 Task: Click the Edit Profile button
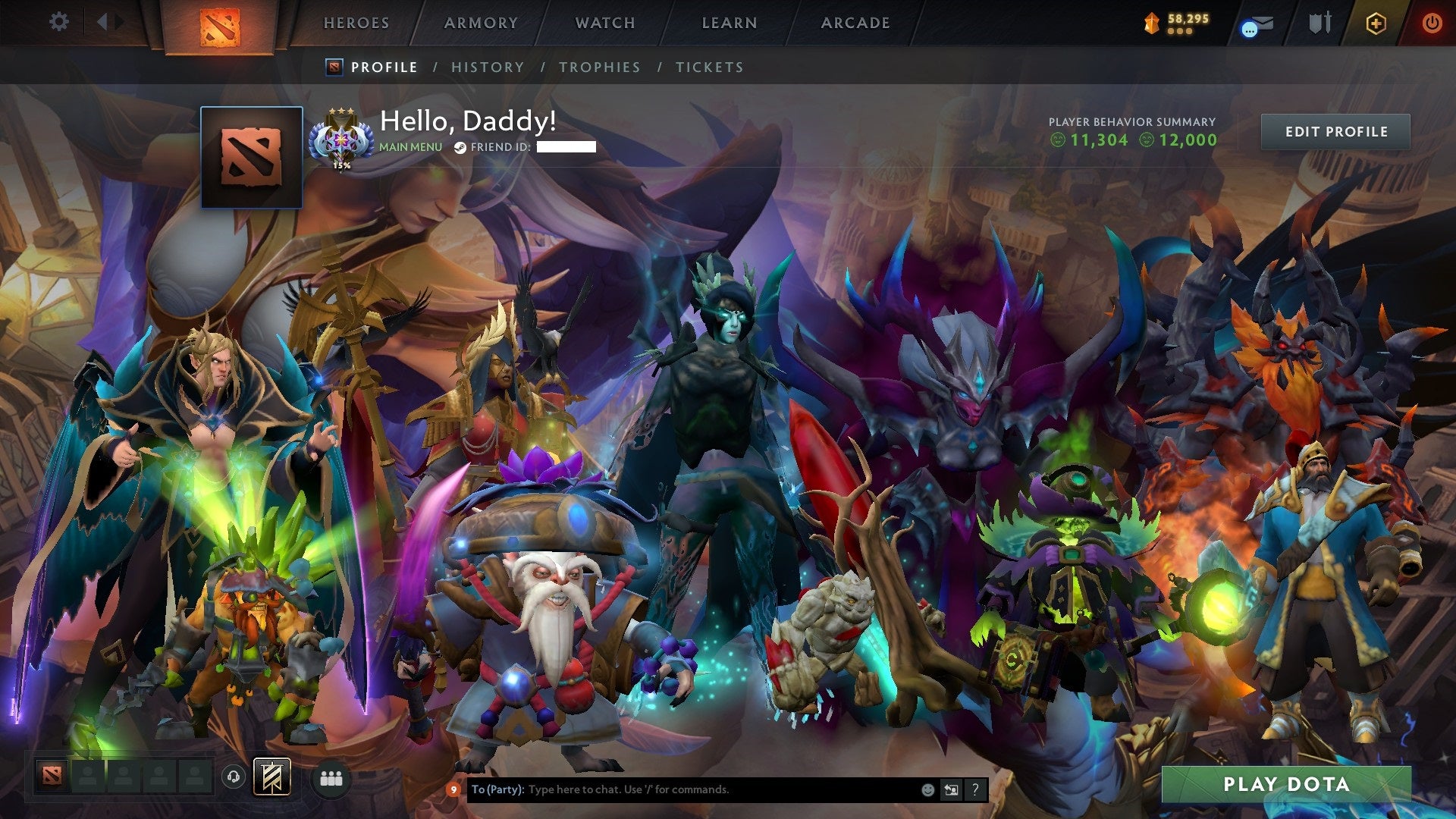1336,132
